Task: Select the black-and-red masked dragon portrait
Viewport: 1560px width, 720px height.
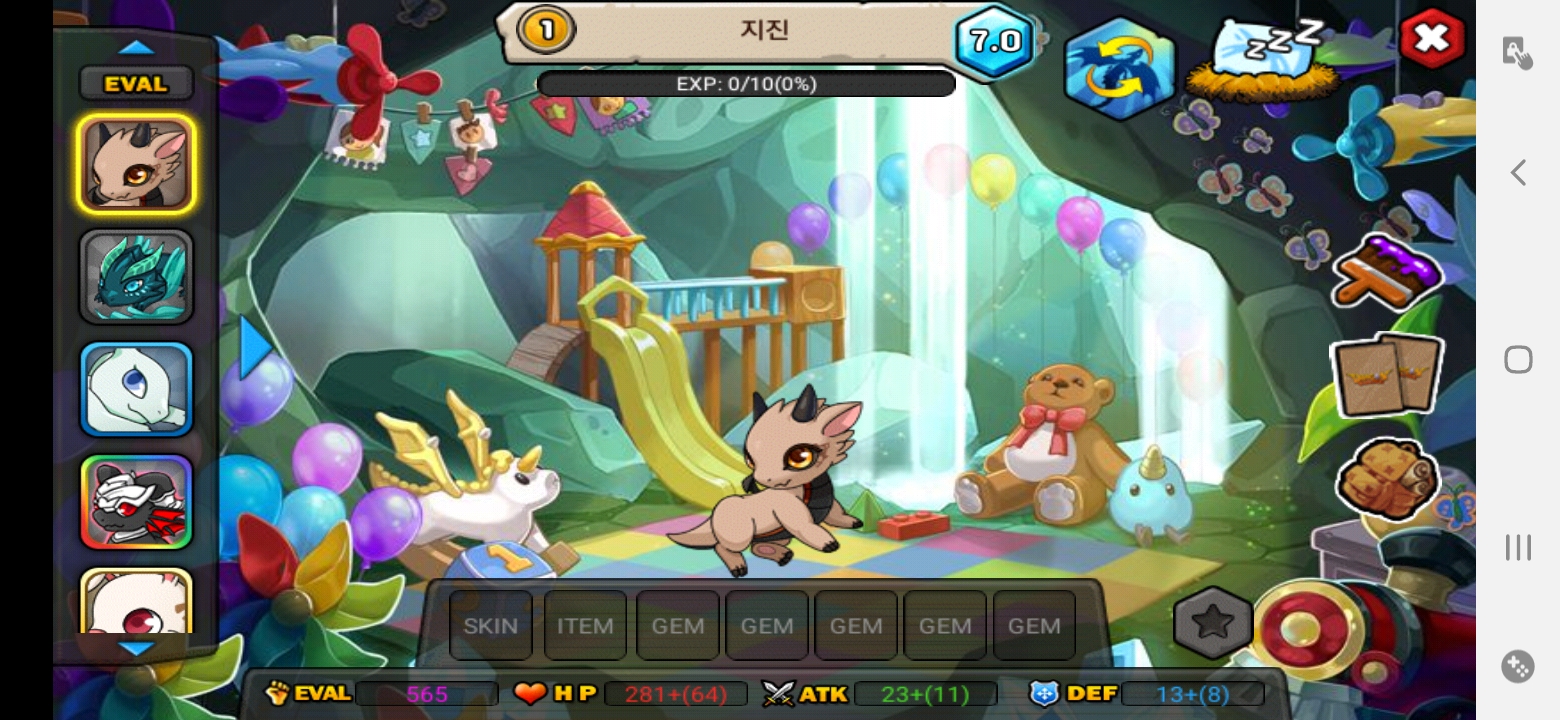Action: click(x=136, y=502)
